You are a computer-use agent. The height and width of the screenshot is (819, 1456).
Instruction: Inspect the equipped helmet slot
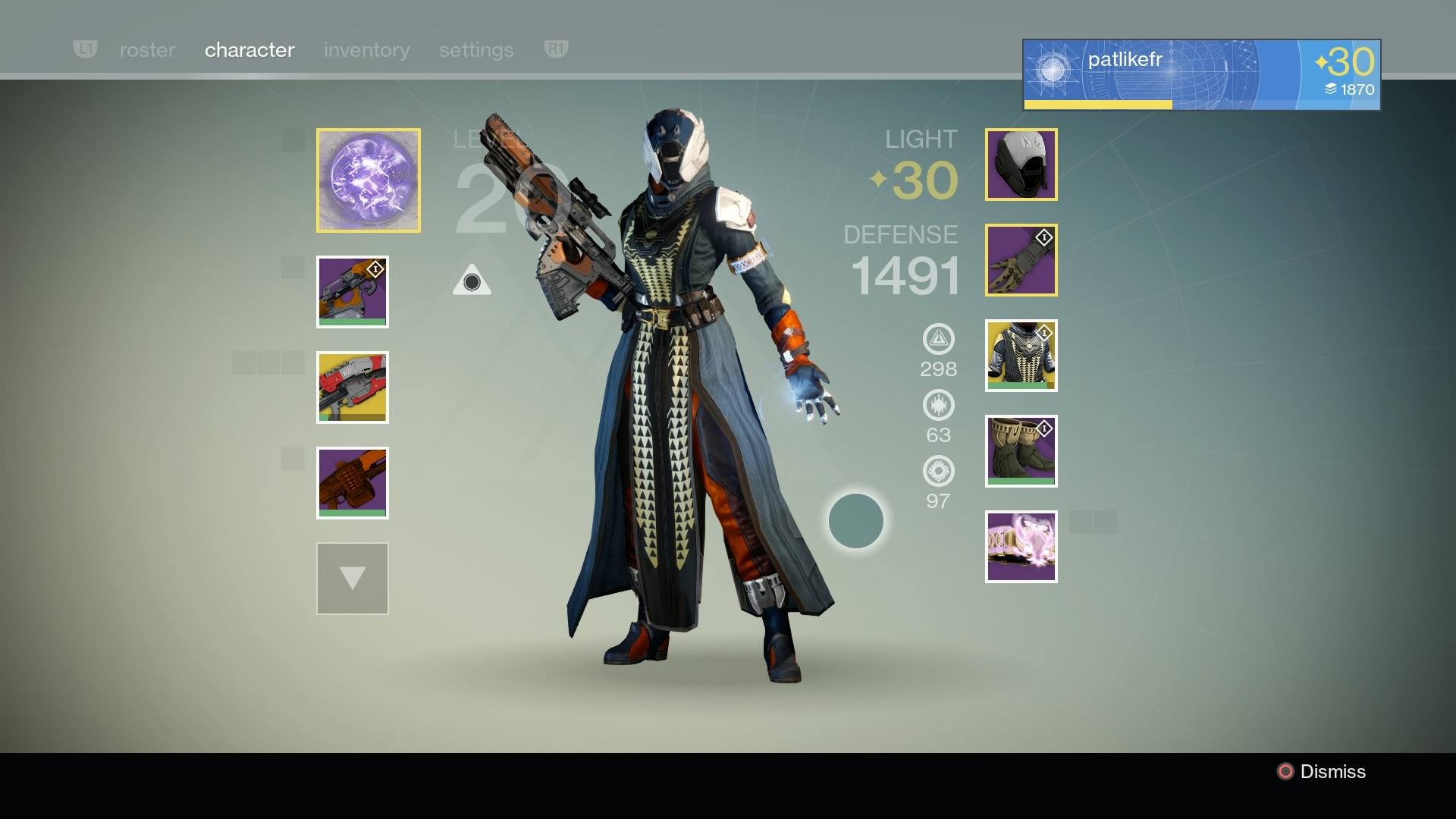1021,165
